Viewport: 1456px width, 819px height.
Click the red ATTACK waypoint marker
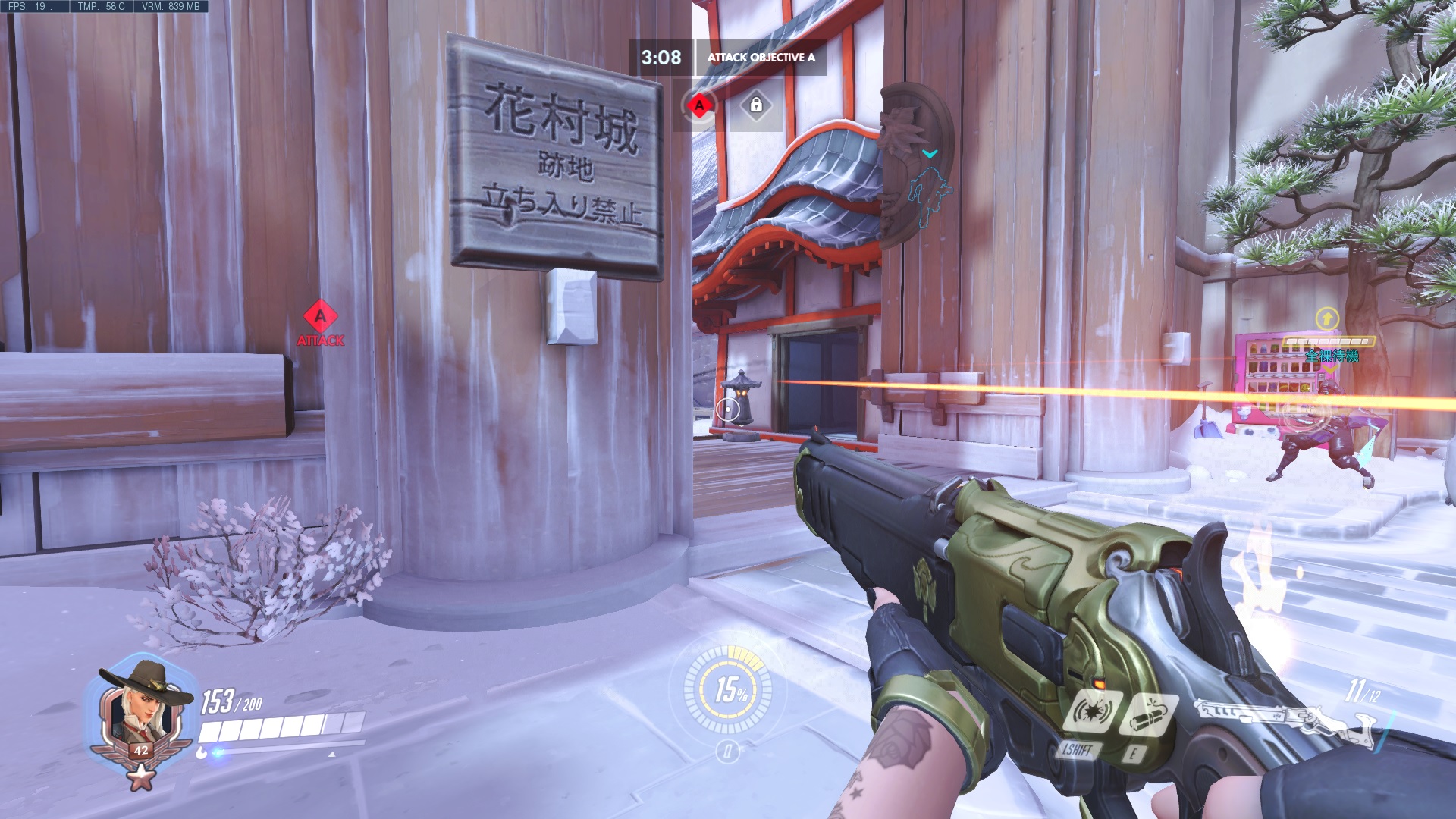click(320, 324)
